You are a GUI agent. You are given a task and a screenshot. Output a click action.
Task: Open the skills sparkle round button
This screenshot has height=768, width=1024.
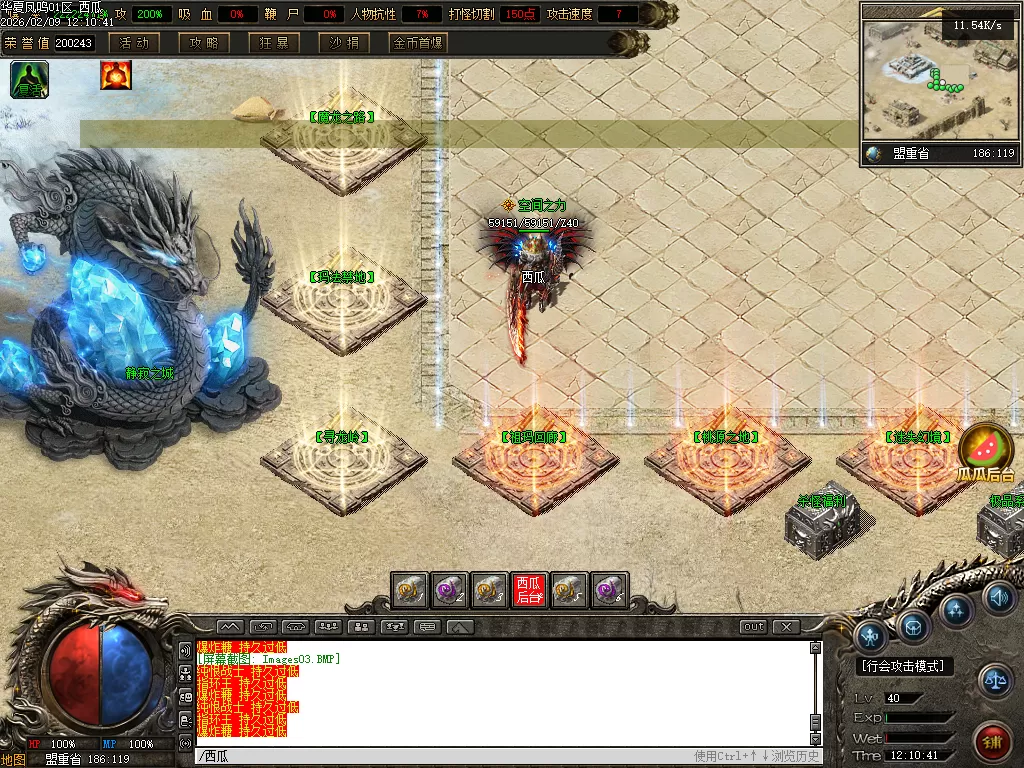pos(957,609)
